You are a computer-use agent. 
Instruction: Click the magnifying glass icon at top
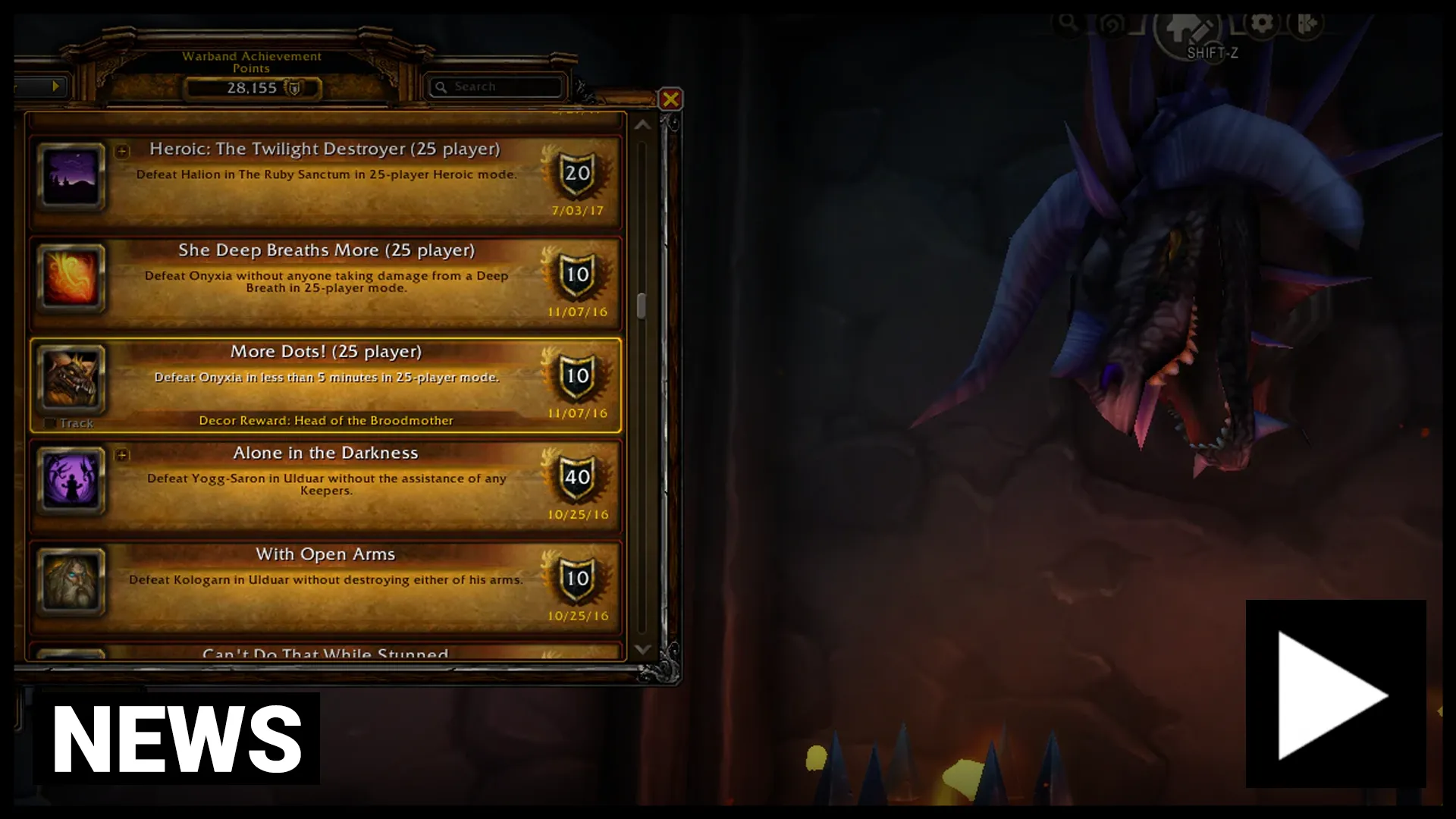(x=1068, y=22)
